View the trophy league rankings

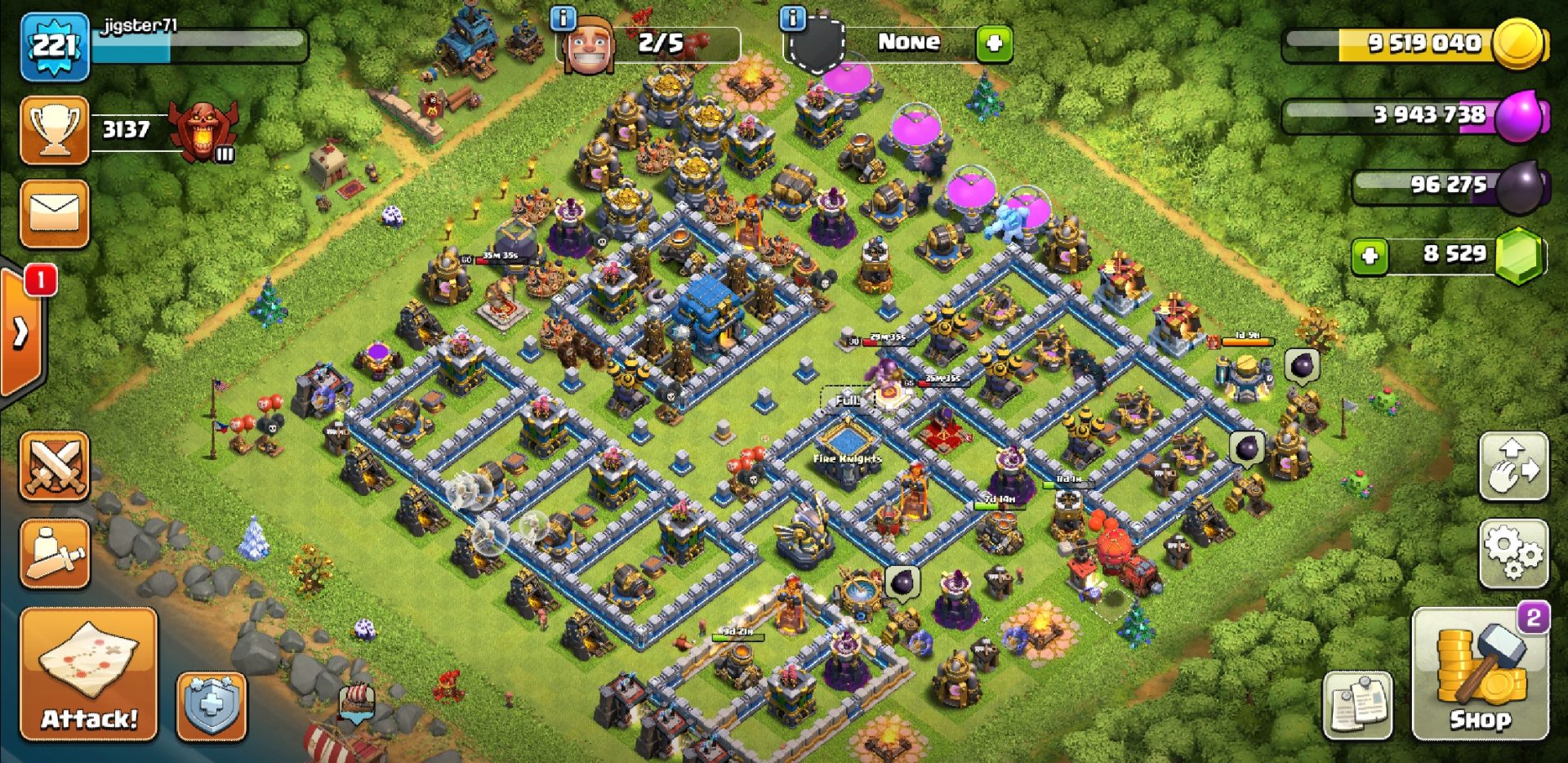pyautogui.click(x=55, y=130)
